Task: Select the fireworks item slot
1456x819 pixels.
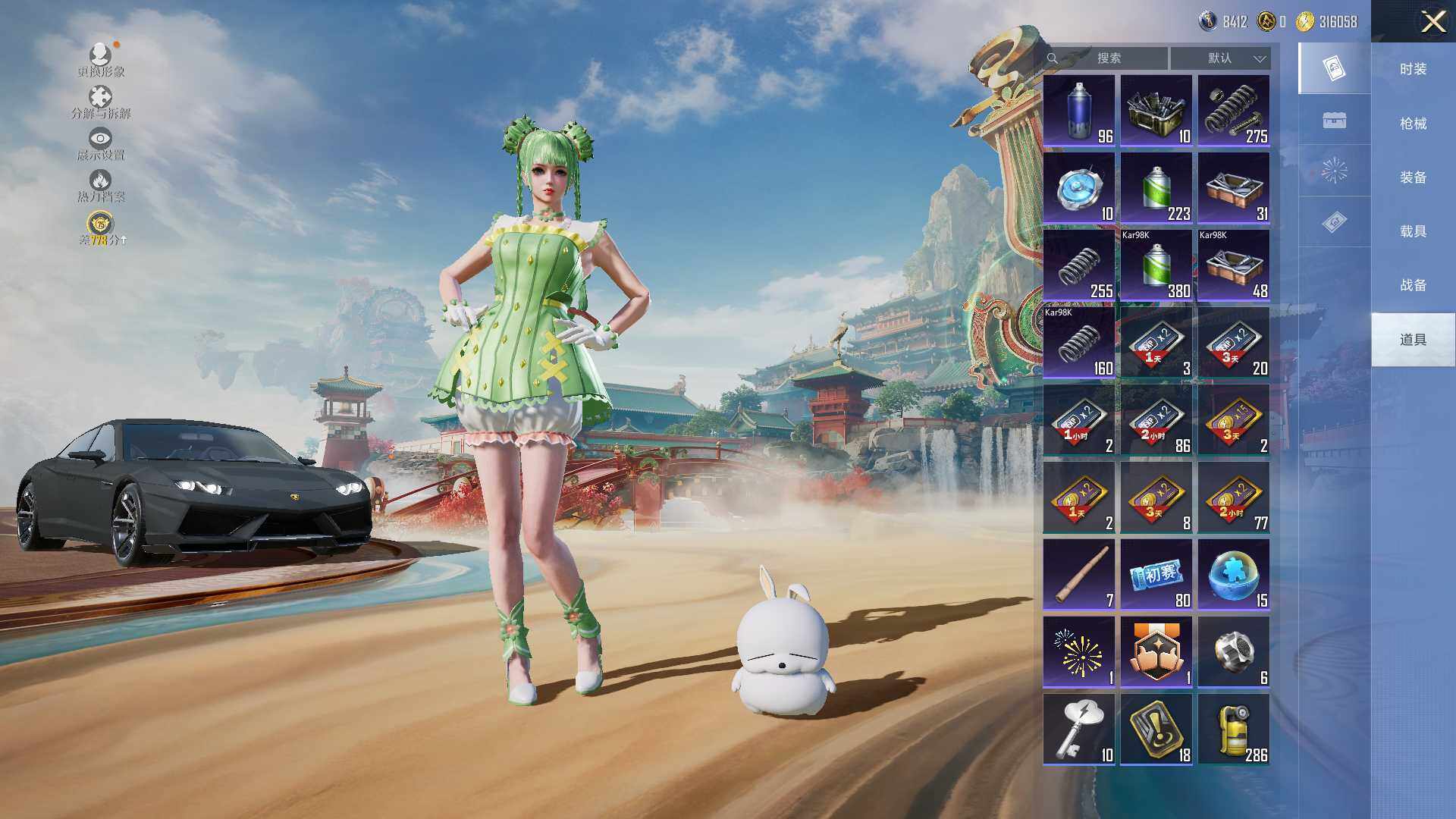Action: pos(1079,652)
